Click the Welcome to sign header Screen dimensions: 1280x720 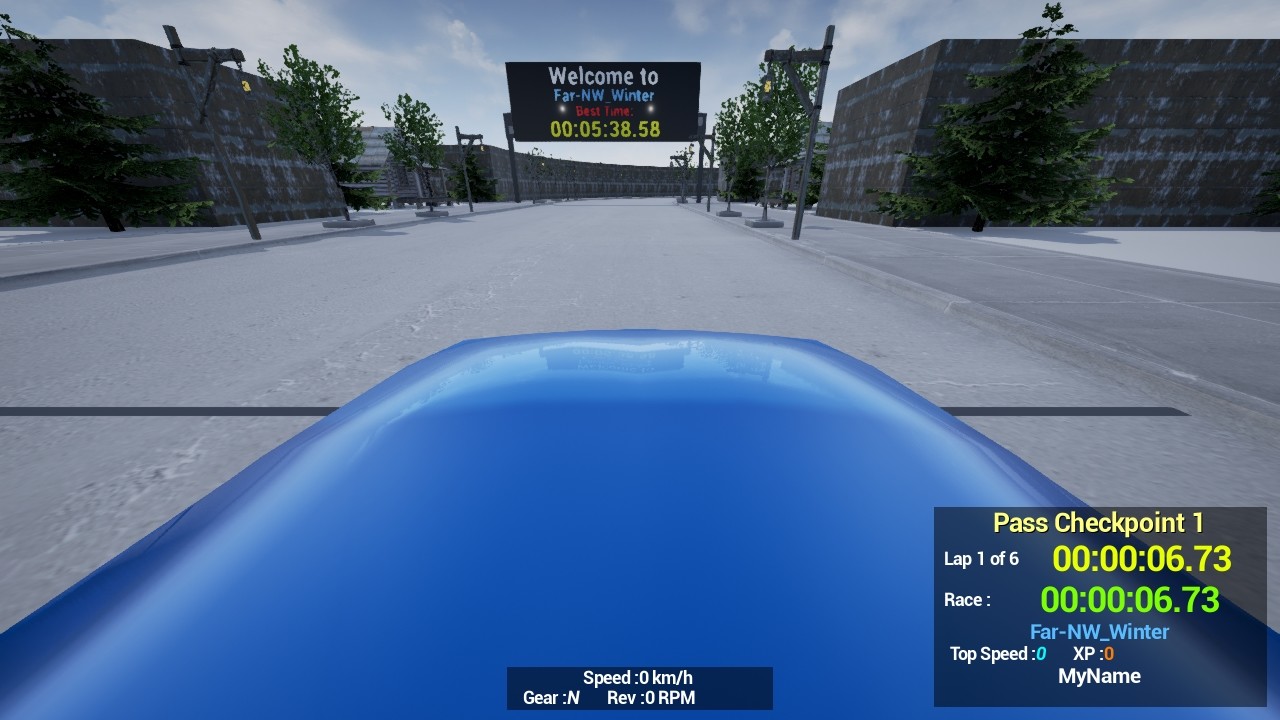pos(604,75)
